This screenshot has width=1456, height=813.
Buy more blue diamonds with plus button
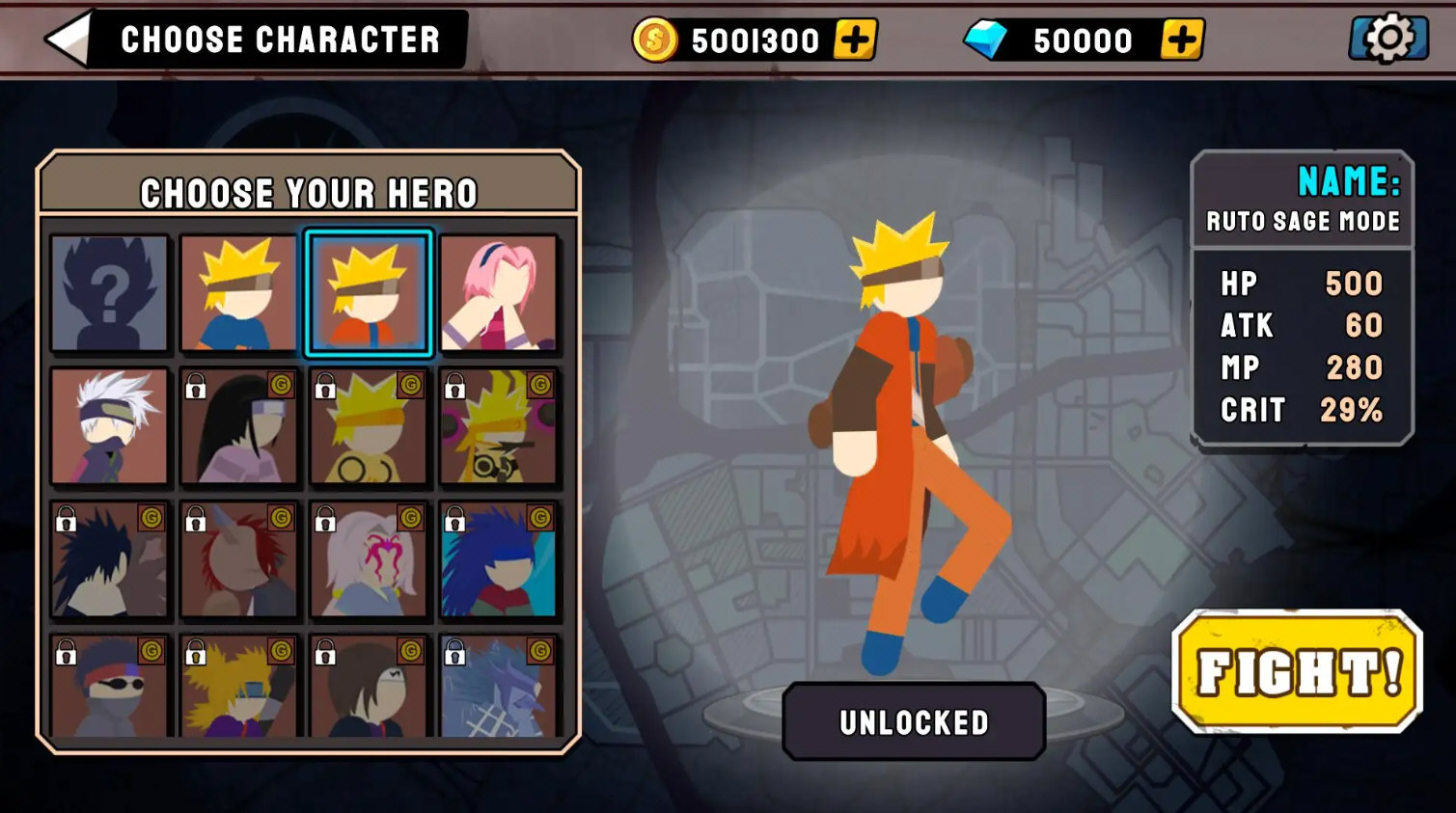[1181, 41]
